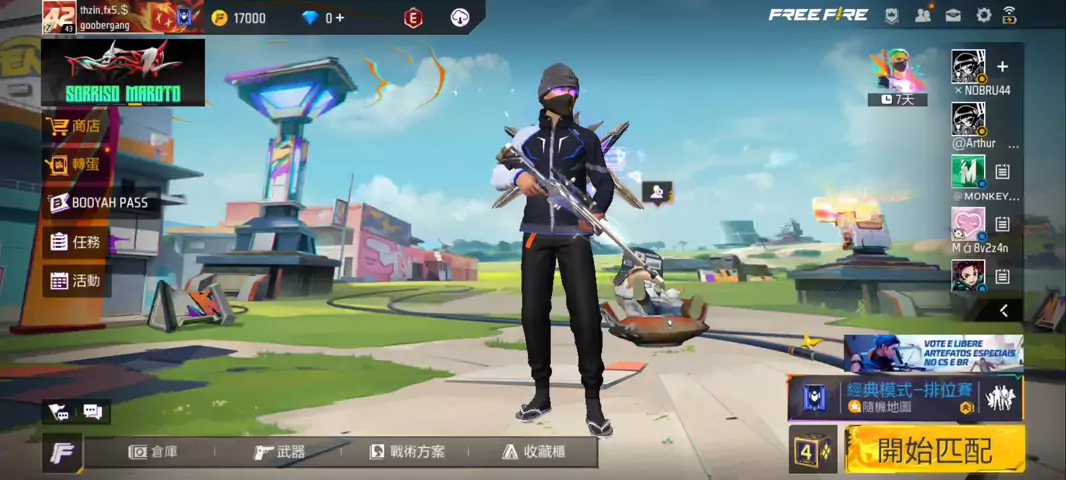Viewport: 1066px width, 480px height.
Task: Open the 戰術方案 tactics tab
Action: pyautogui.click(x=407, y=452)
